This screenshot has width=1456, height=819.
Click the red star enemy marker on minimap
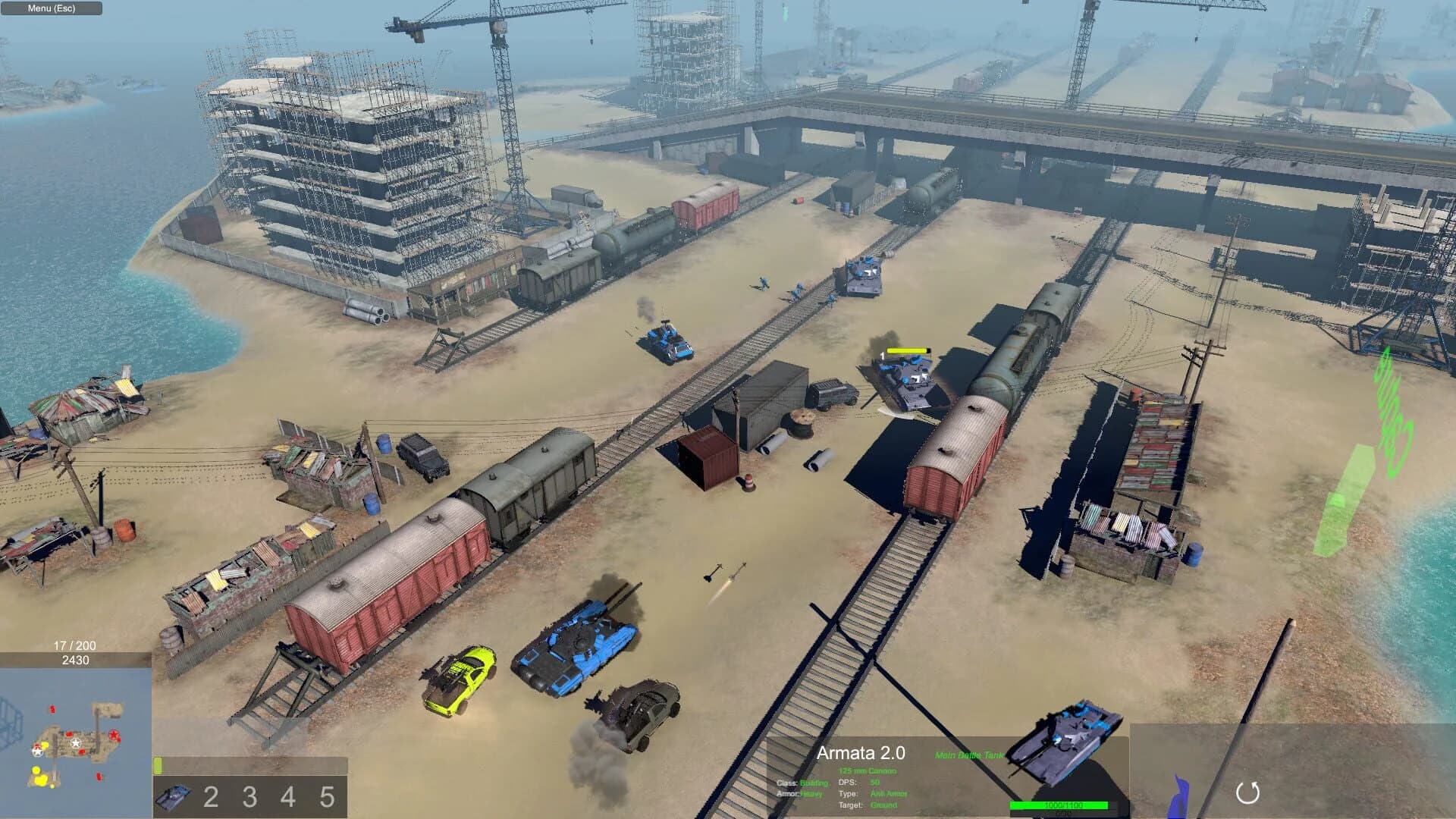[x=114, y=734]
